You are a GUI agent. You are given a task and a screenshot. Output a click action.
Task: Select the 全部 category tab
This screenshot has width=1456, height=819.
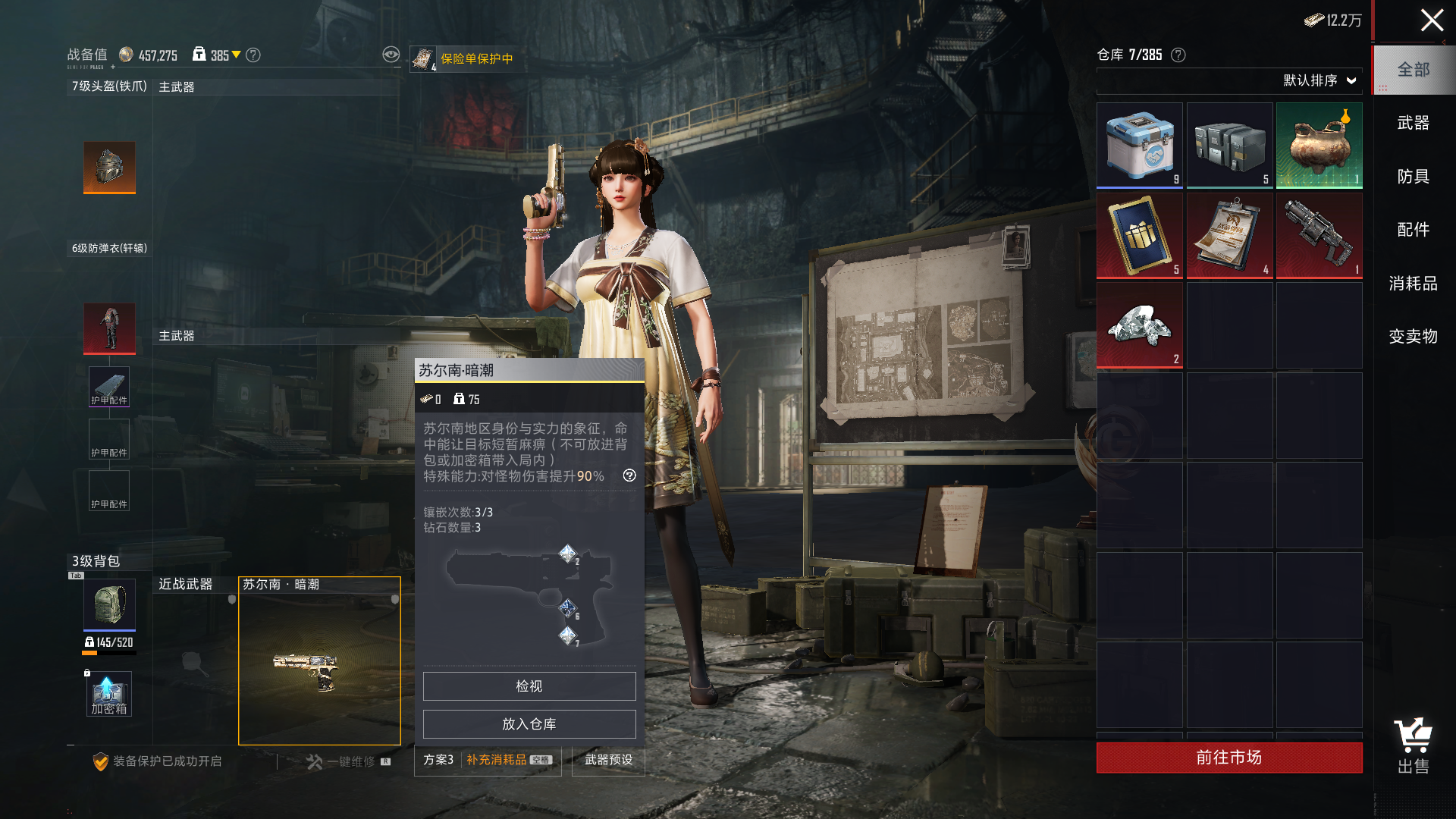click(x=1413, y=70)
